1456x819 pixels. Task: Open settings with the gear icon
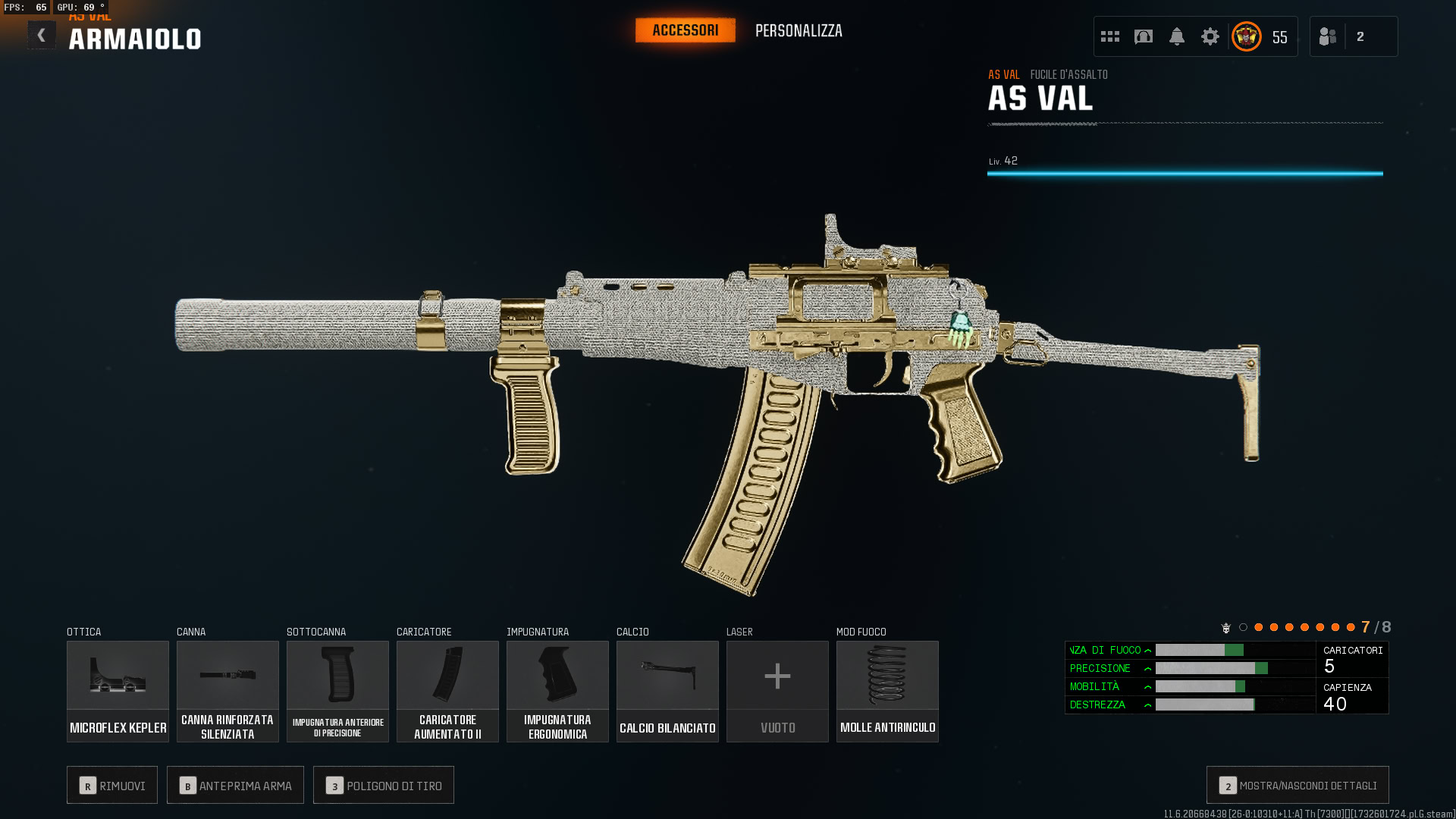tap(1210, 36)
